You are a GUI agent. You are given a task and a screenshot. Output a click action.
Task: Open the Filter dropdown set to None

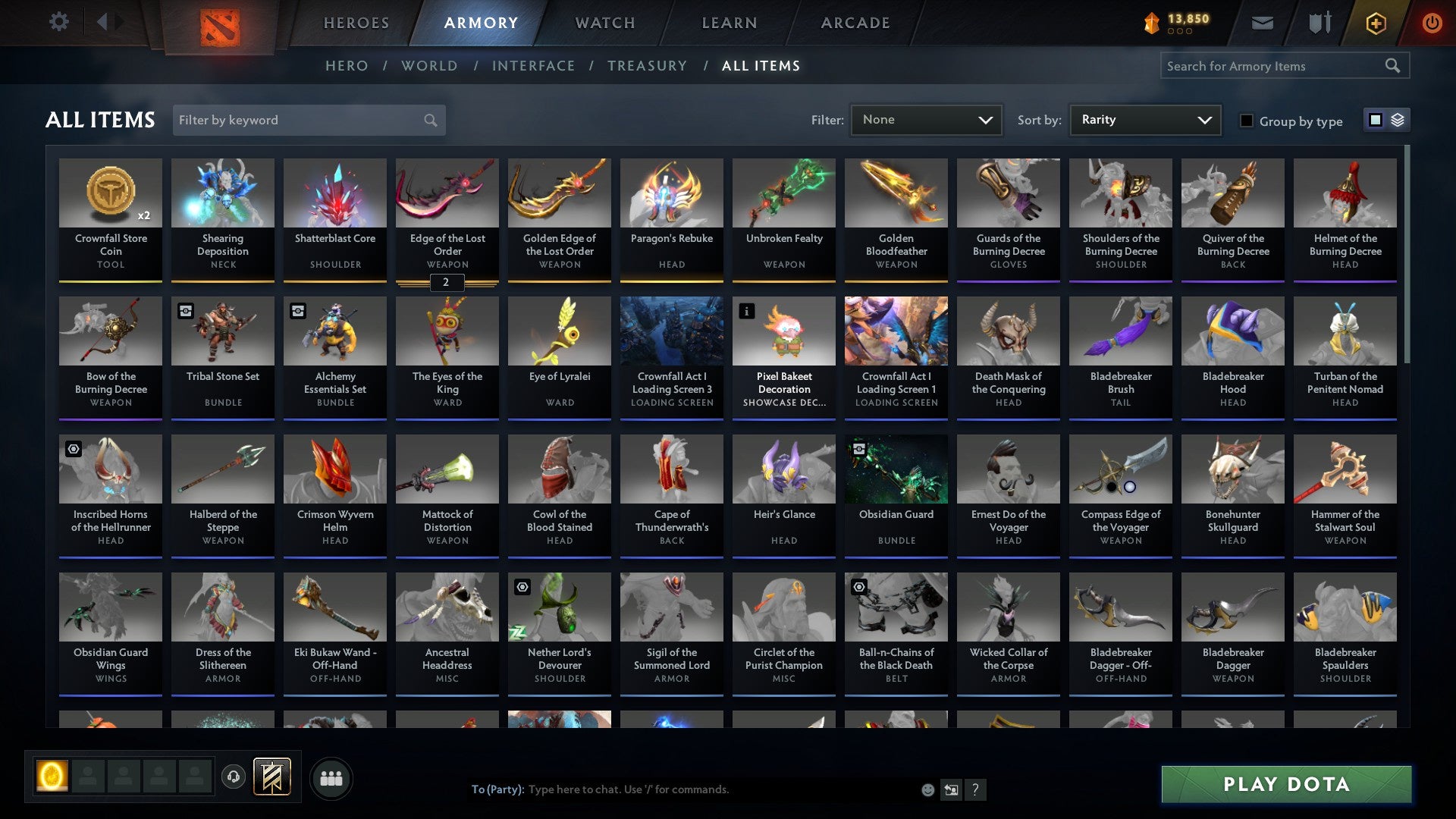[926, 120]
